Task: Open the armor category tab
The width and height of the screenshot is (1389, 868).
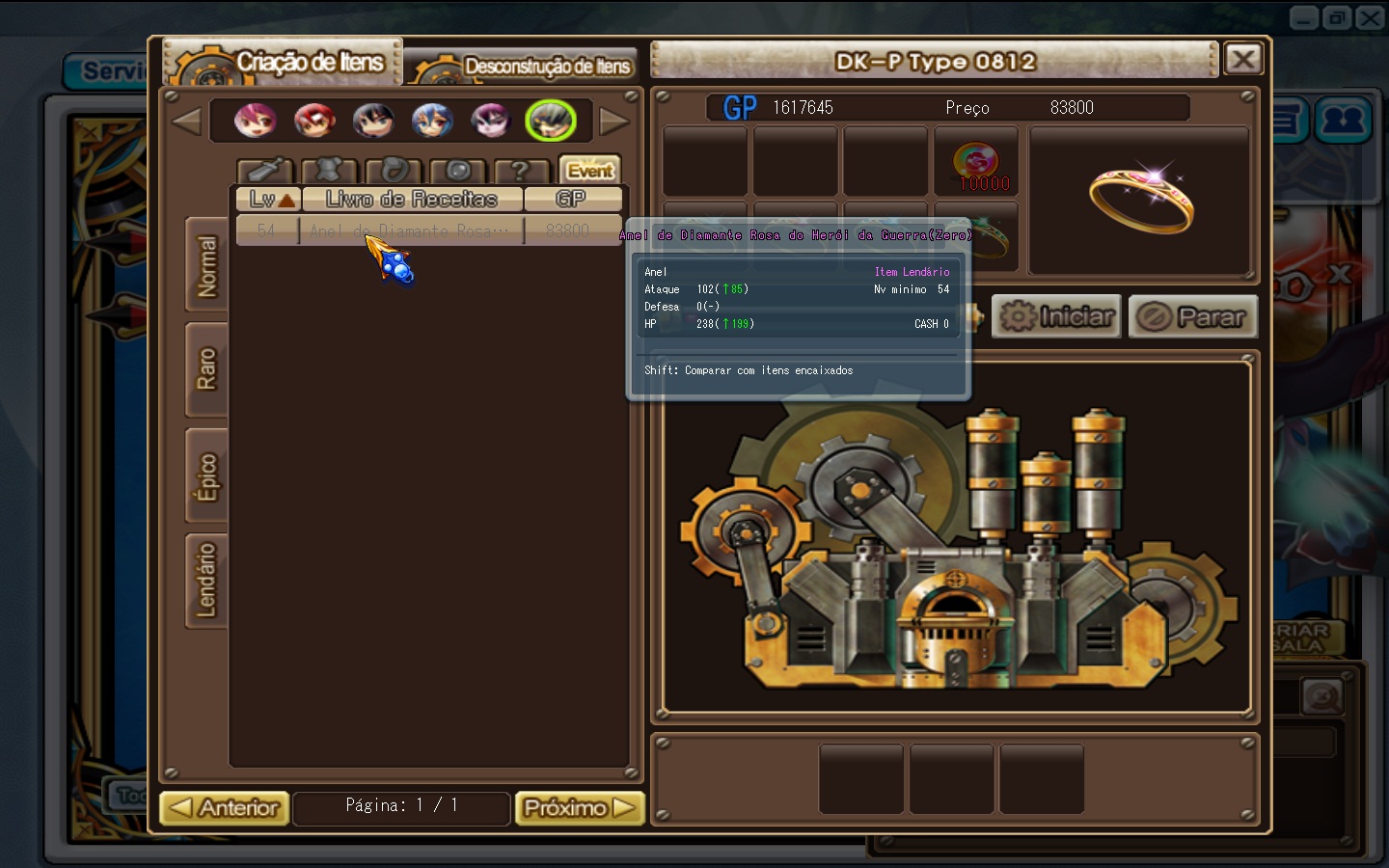Action: point(329,171)
